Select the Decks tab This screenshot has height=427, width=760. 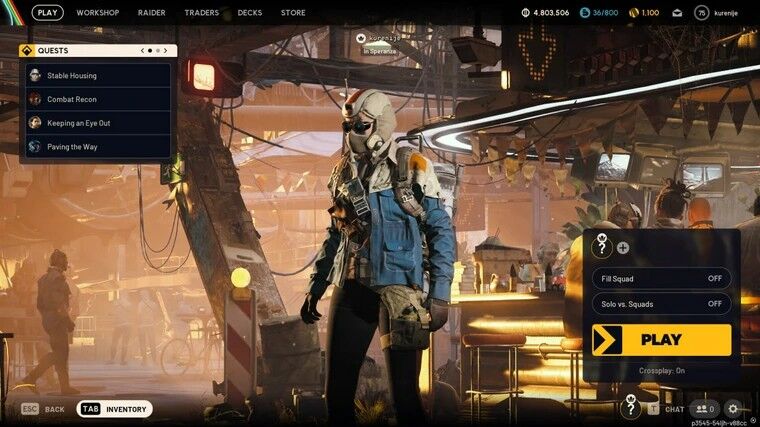[x=250, y=13]
